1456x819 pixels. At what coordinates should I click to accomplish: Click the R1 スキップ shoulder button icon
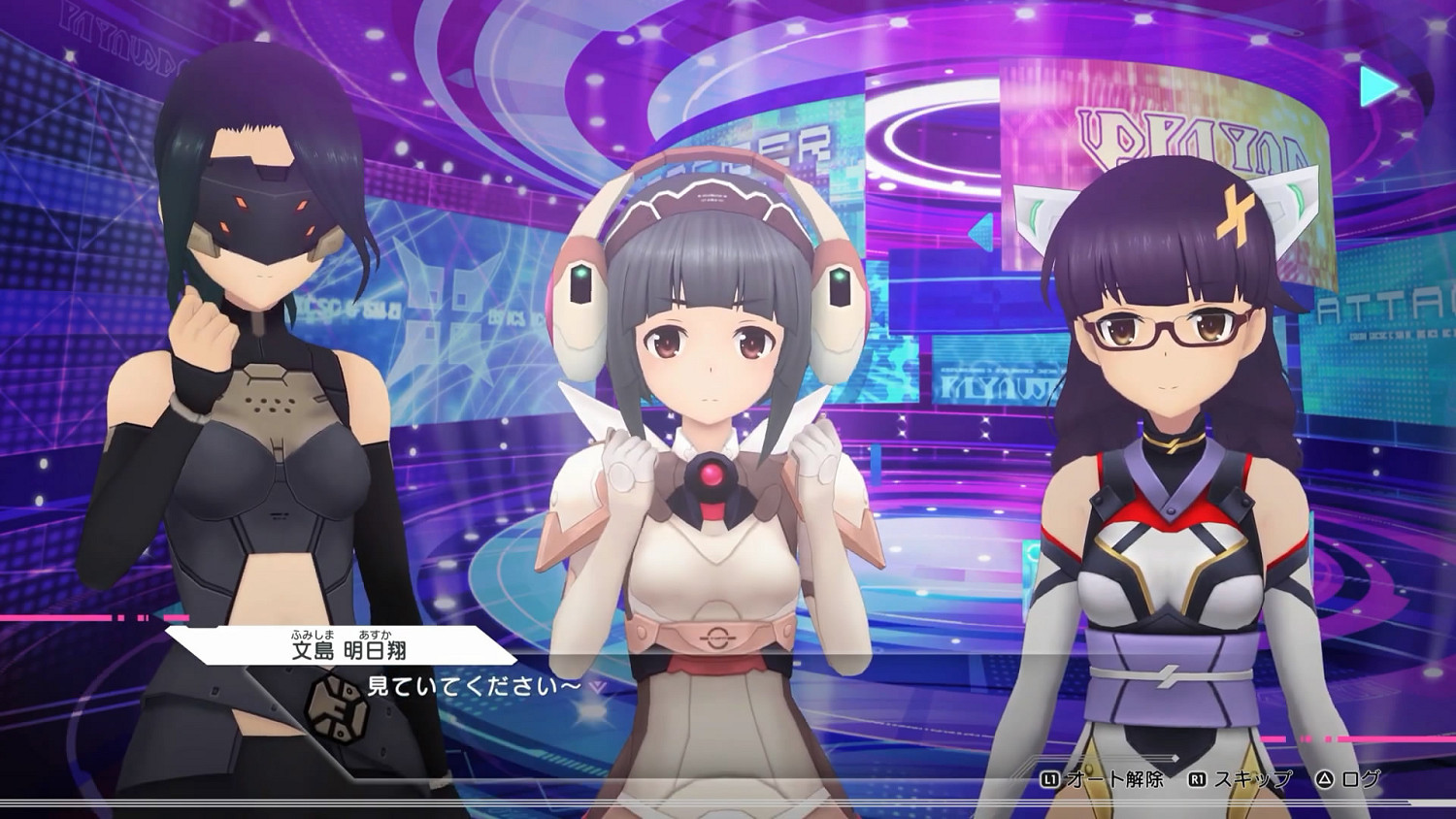coord(1197,778)
